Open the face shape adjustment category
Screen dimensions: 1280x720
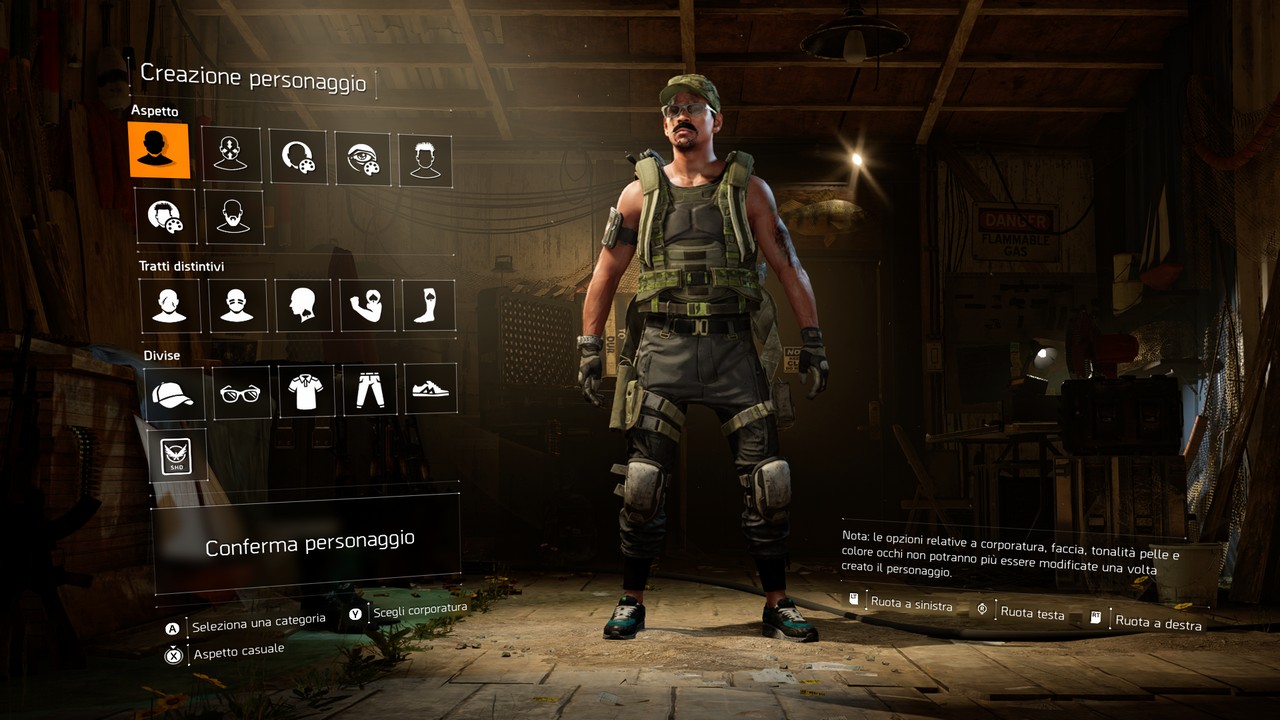(231, 154)
